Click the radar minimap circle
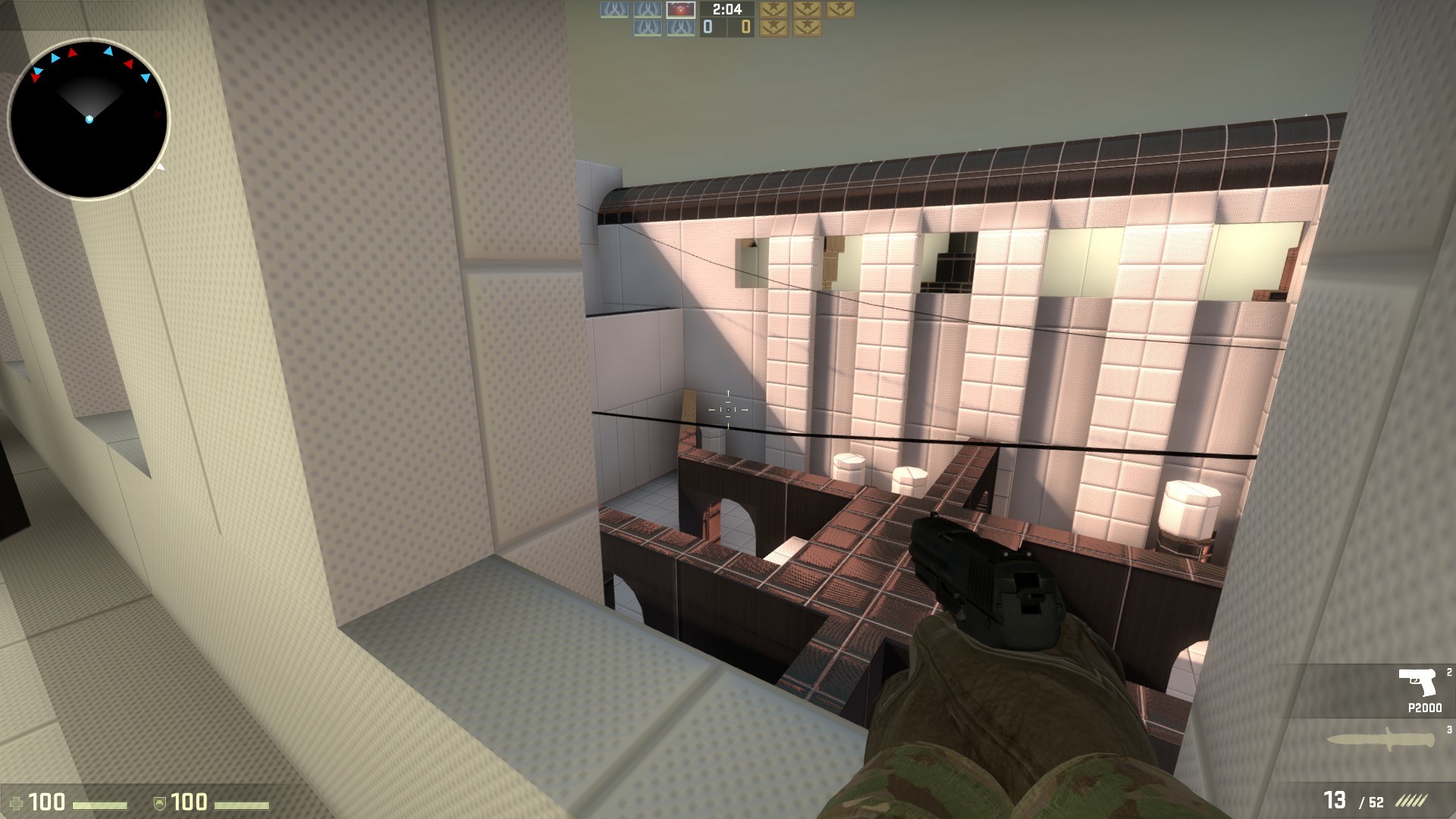Viewport: 1456px width, 819px height. (x=91, y=118)
